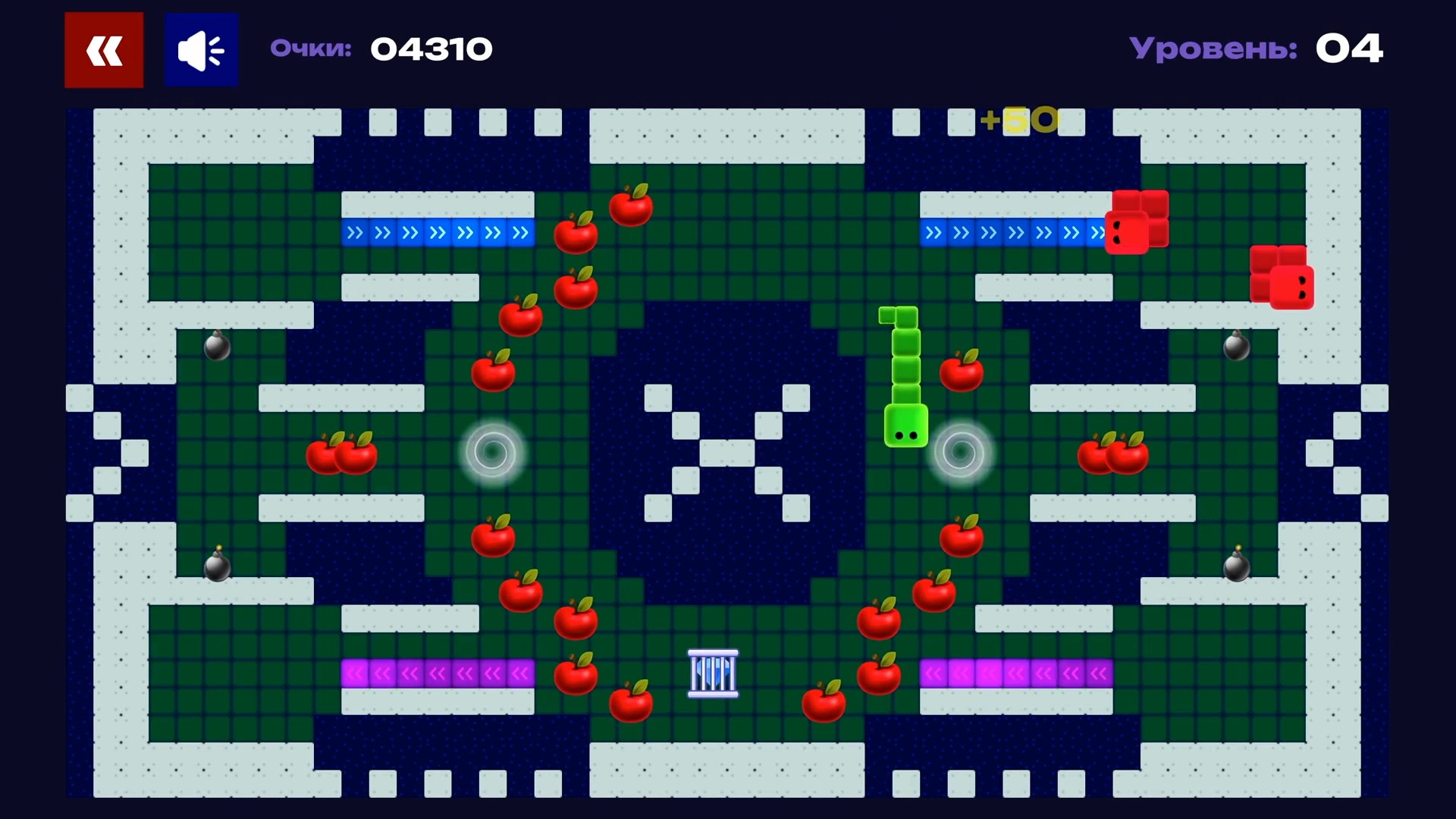Image resolution: width=1456 pixels, height=819 pixels.
Task: Open the previous screen with the red double-arrow button
Action: (x=103, y=49)
